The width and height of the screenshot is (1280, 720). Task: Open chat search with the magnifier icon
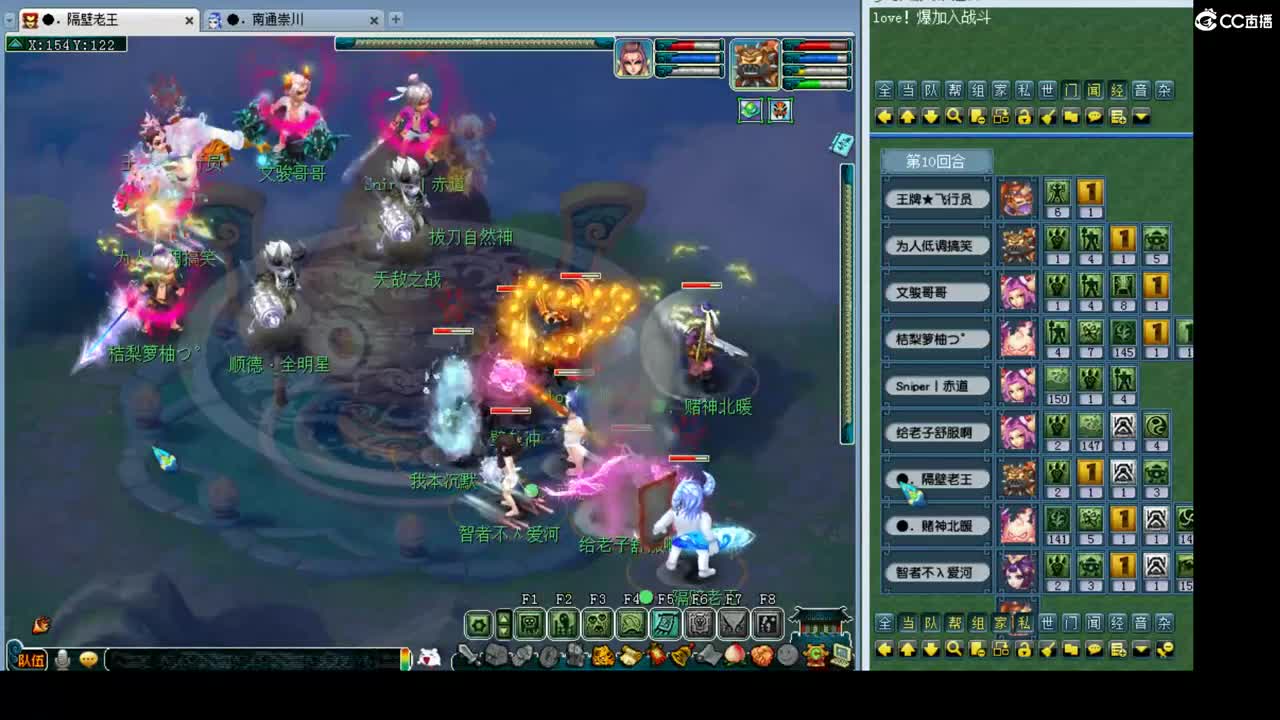[954, 116]
